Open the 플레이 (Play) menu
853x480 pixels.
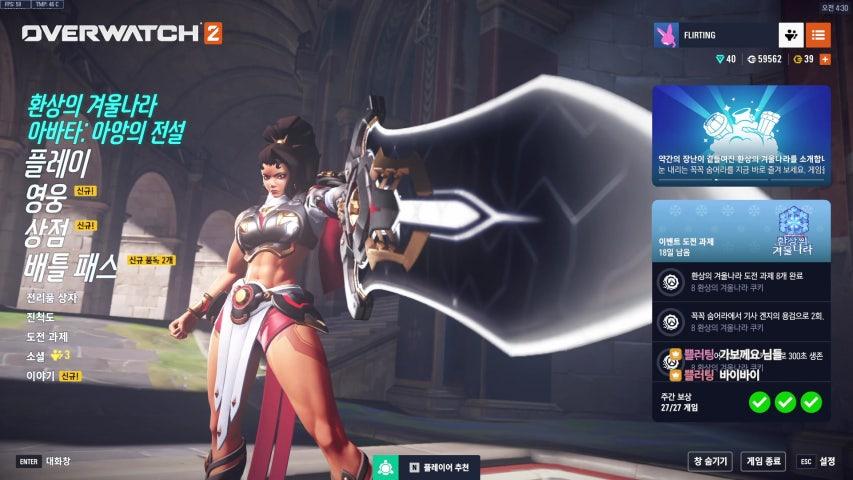(x=57, y=162)
